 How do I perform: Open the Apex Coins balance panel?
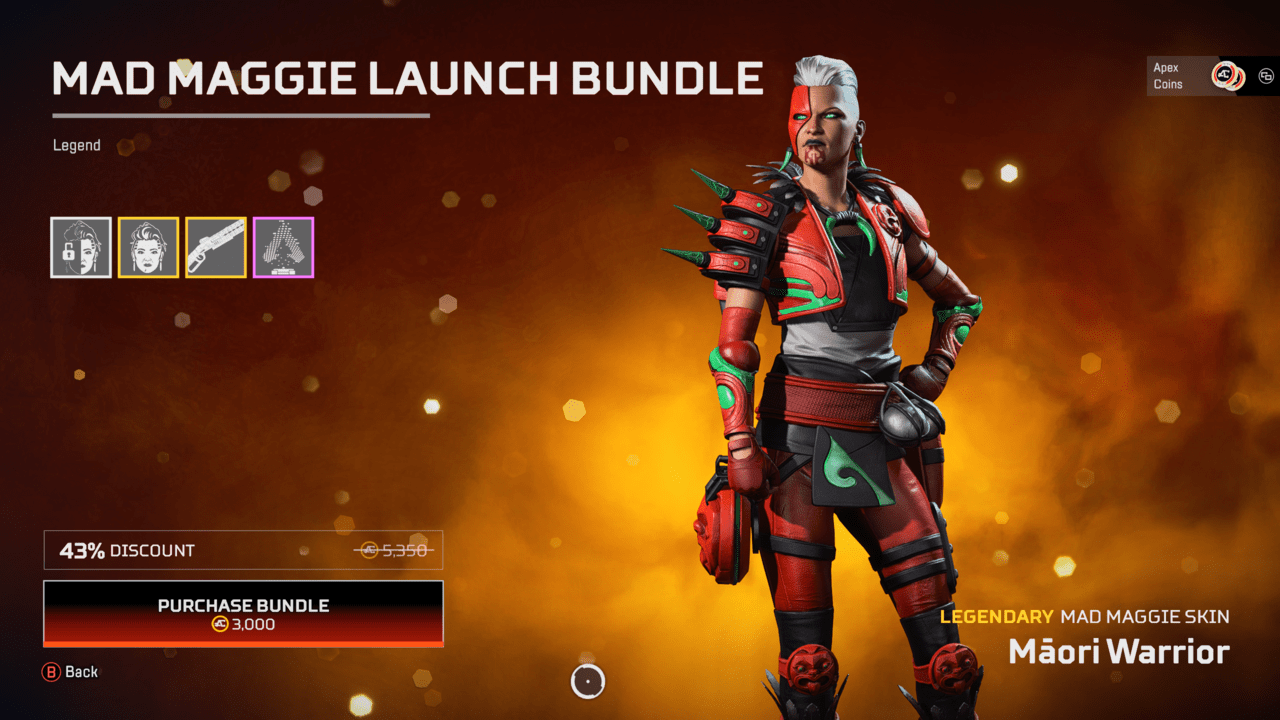pos(1198,76)
